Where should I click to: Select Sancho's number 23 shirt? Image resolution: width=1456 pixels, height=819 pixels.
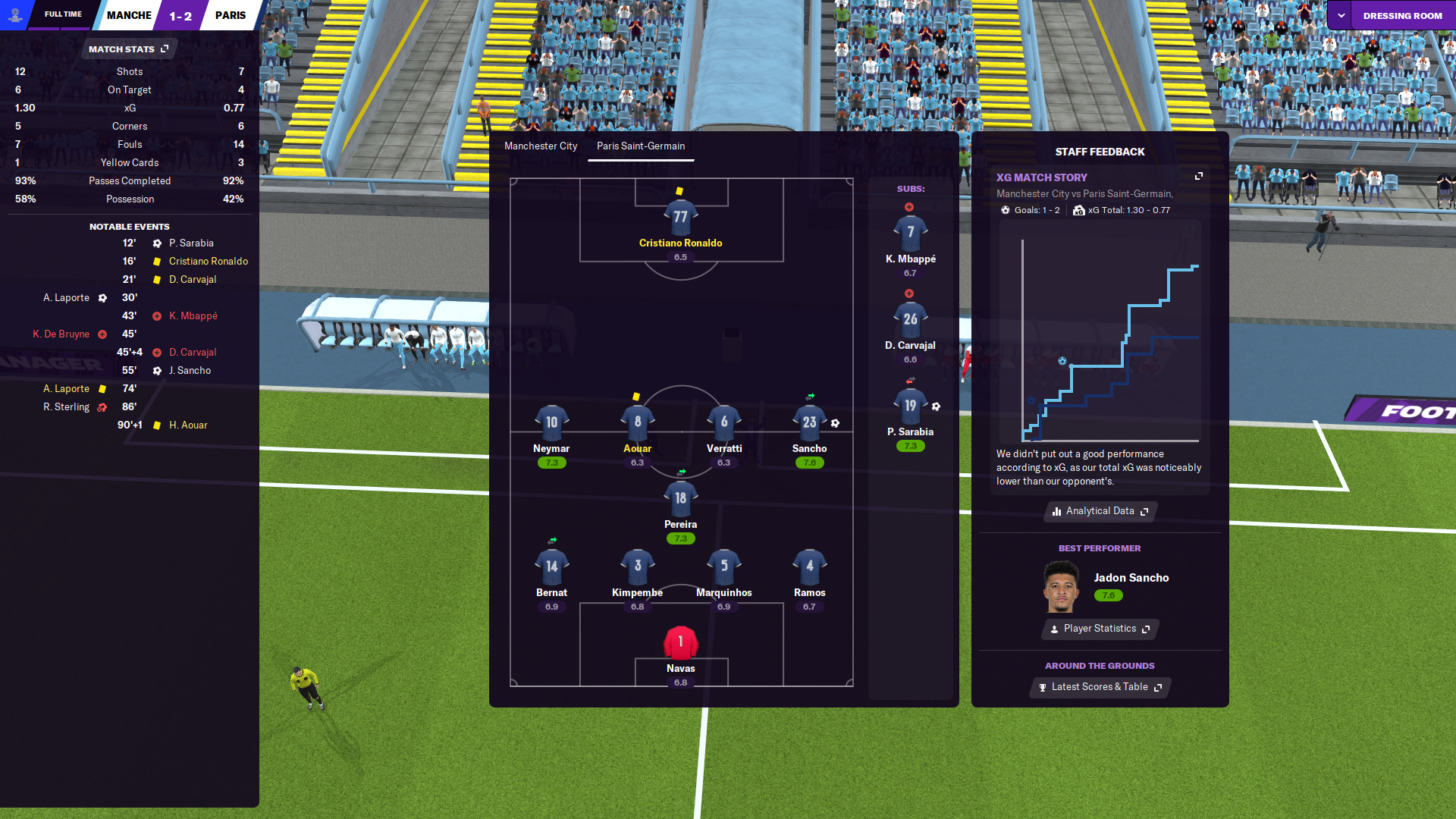pyautogui.click(x=809, y=422)
